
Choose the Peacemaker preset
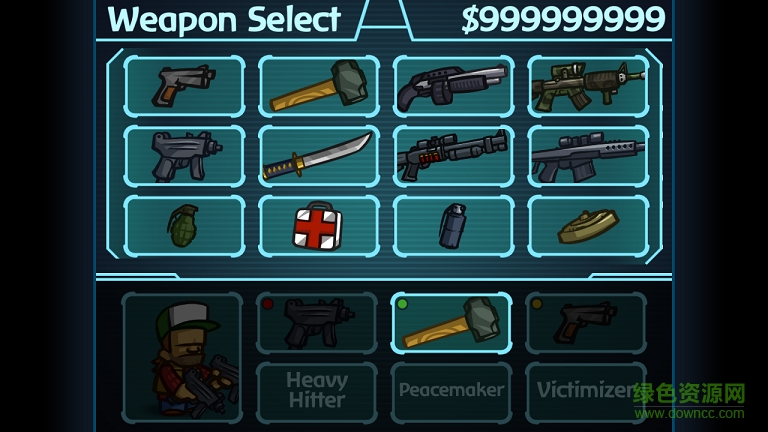point(451,391)
